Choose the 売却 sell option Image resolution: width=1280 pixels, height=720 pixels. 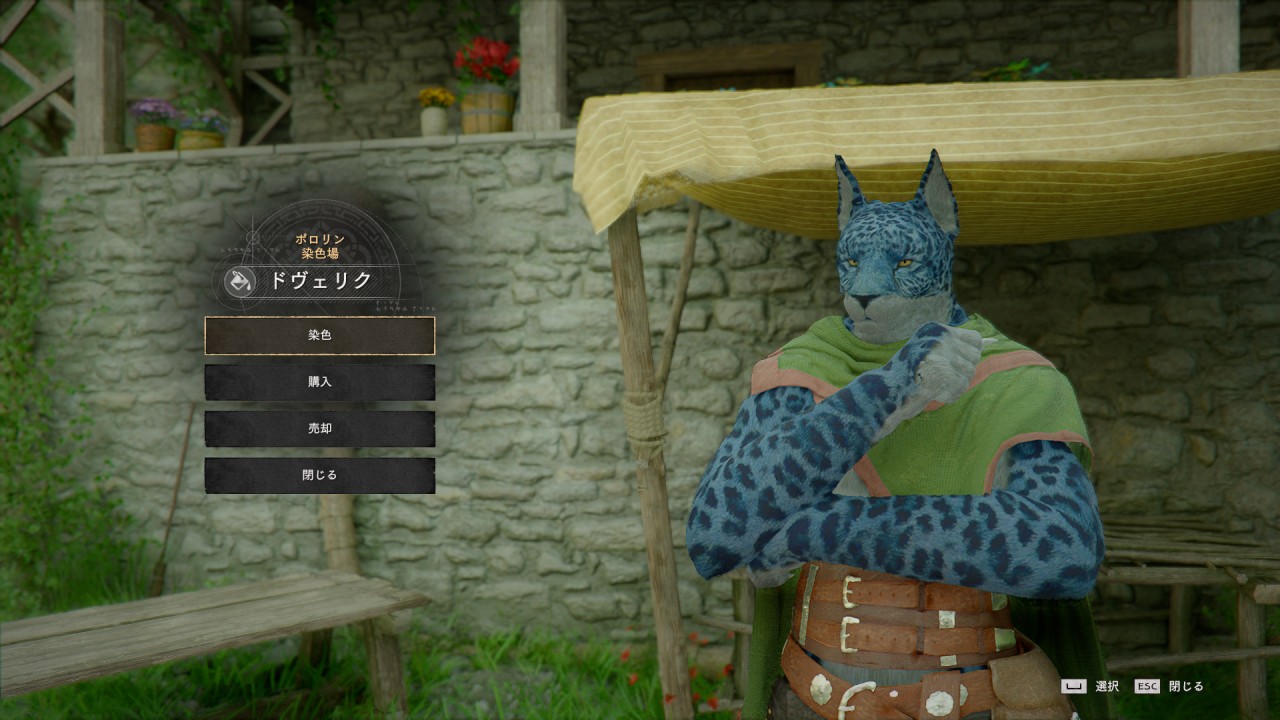tap(320, 429)
